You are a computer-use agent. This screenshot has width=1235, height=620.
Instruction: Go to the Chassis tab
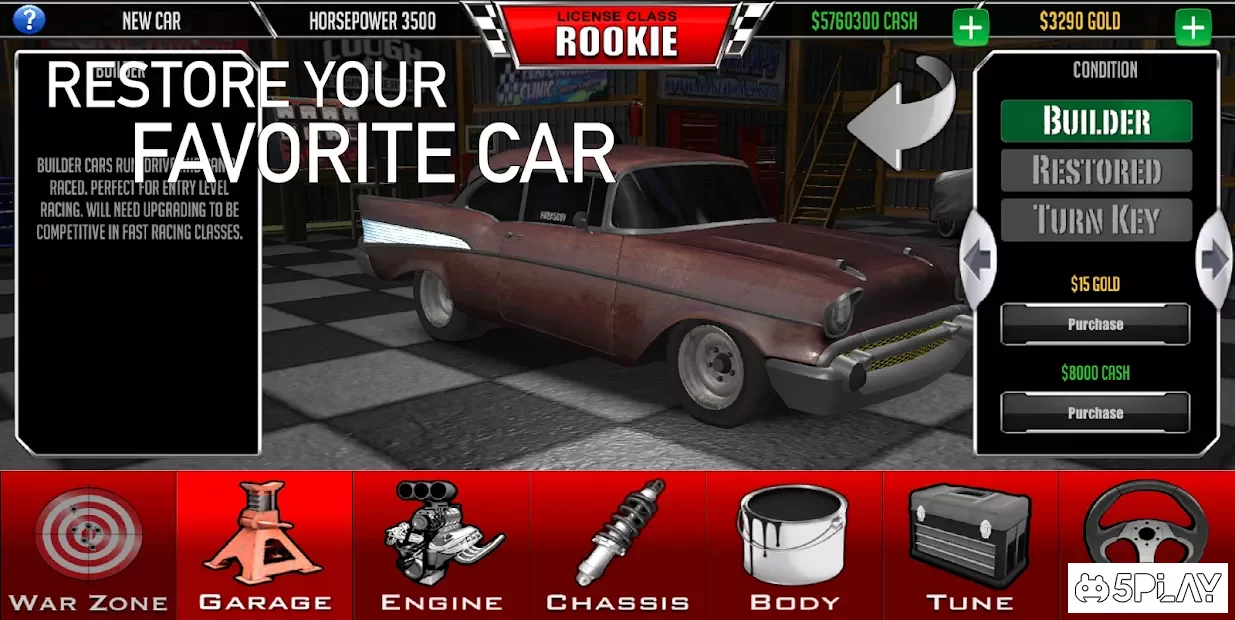pos(618,545)
